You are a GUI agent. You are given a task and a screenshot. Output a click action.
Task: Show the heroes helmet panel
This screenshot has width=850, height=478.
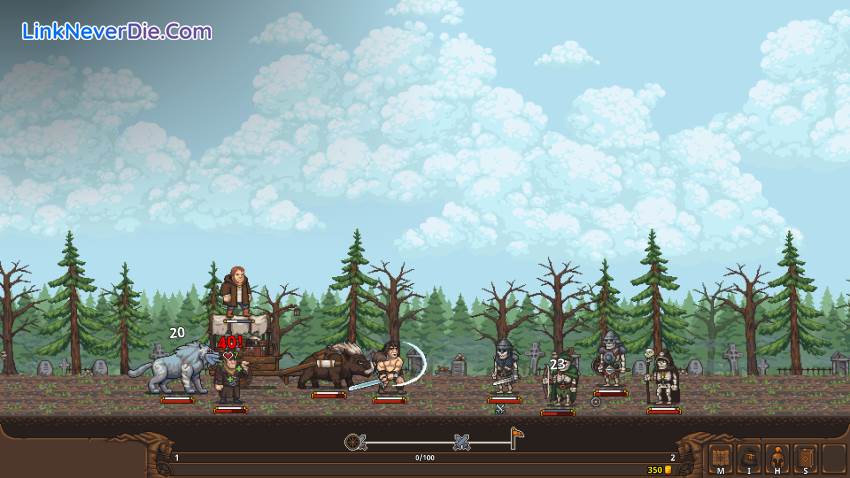click(x=776, y=458)
